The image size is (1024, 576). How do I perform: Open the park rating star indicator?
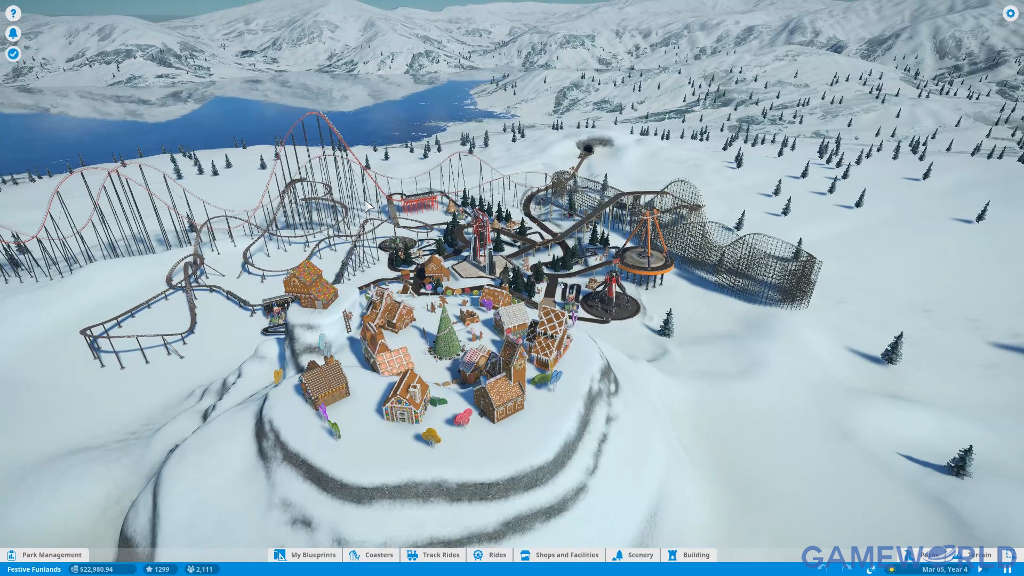tap(158, 569)
